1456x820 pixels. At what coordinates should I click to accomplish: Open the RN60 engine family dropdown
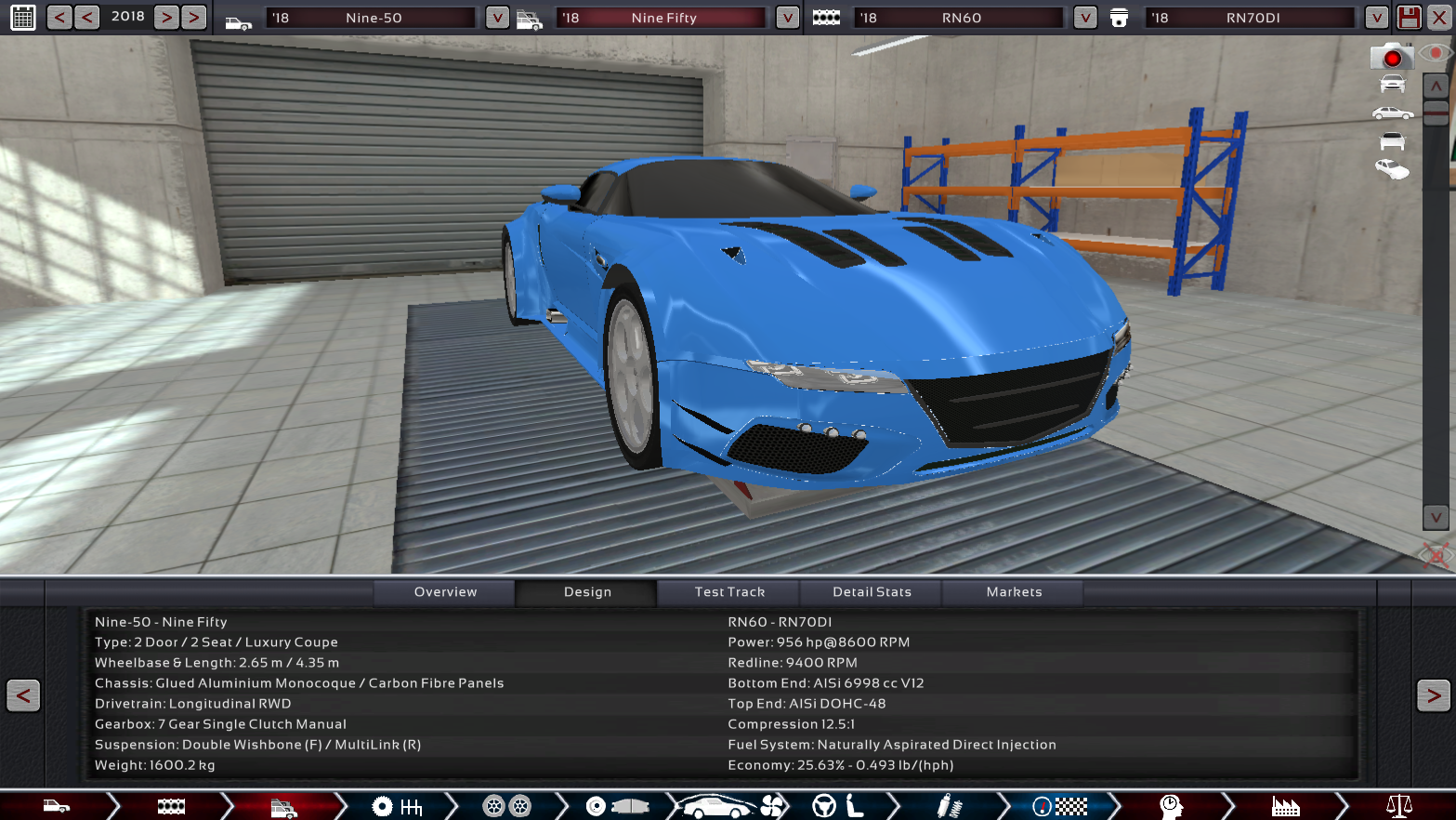tap(1084, 18)
